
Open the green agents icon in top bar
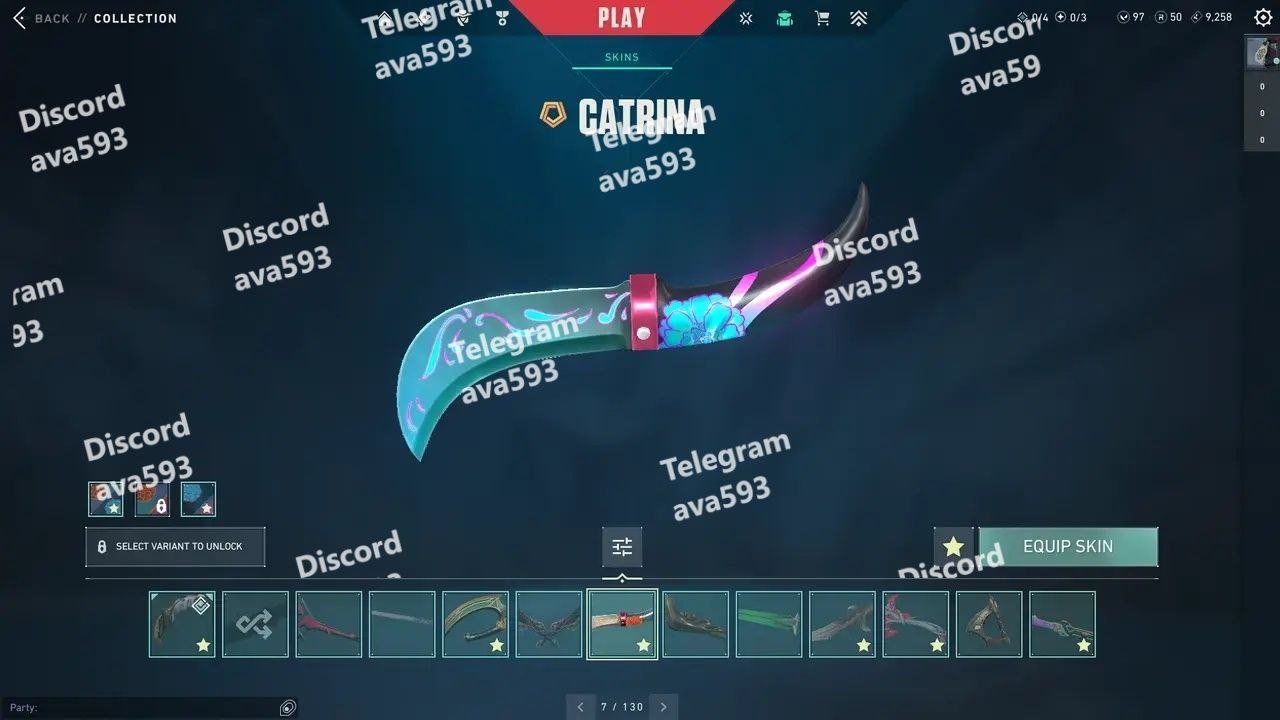click(x=785, y=18)
